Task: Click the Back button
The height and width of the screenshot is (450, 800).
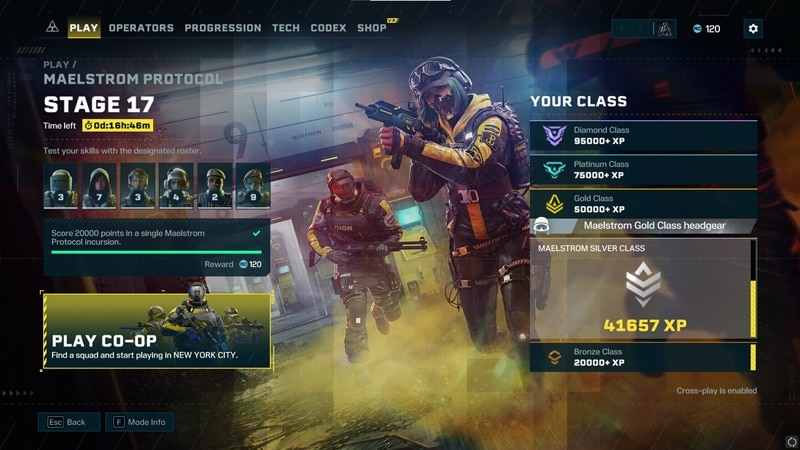Action: (69, 422)
